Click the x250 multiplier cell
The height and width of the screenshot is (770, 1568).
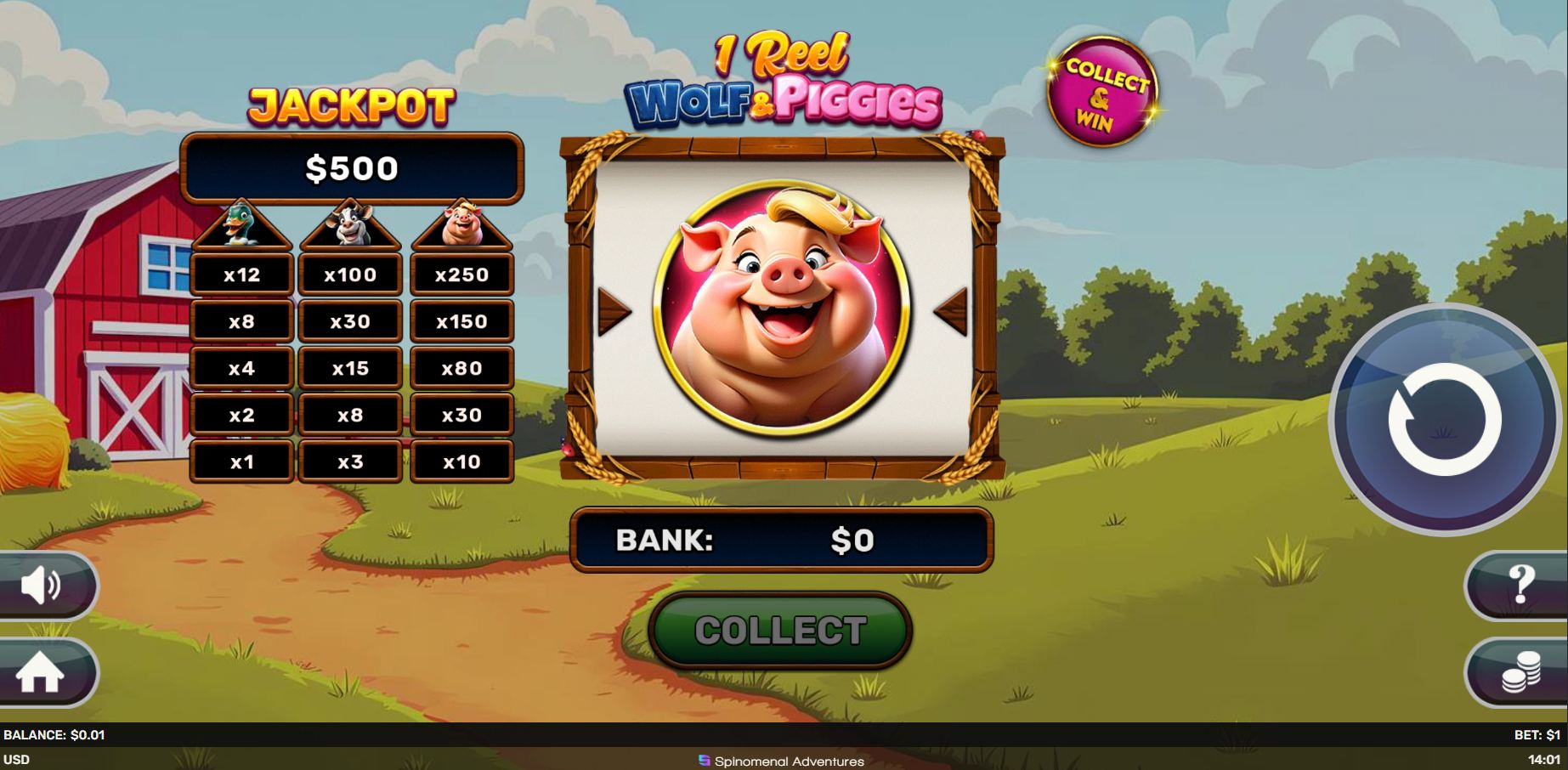point(461,274)
